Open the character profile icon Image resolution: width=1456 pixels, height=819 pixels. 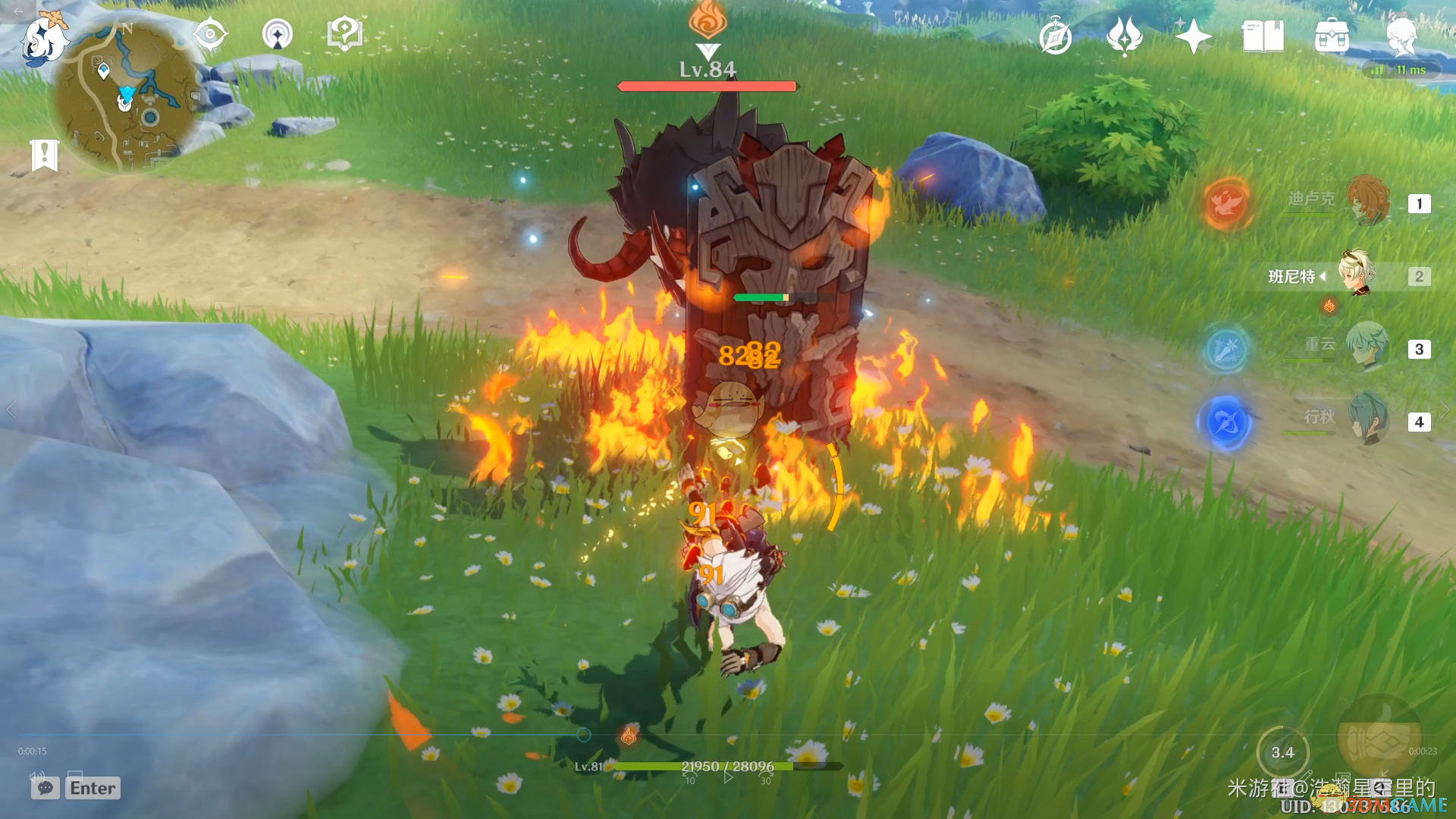1401,36
